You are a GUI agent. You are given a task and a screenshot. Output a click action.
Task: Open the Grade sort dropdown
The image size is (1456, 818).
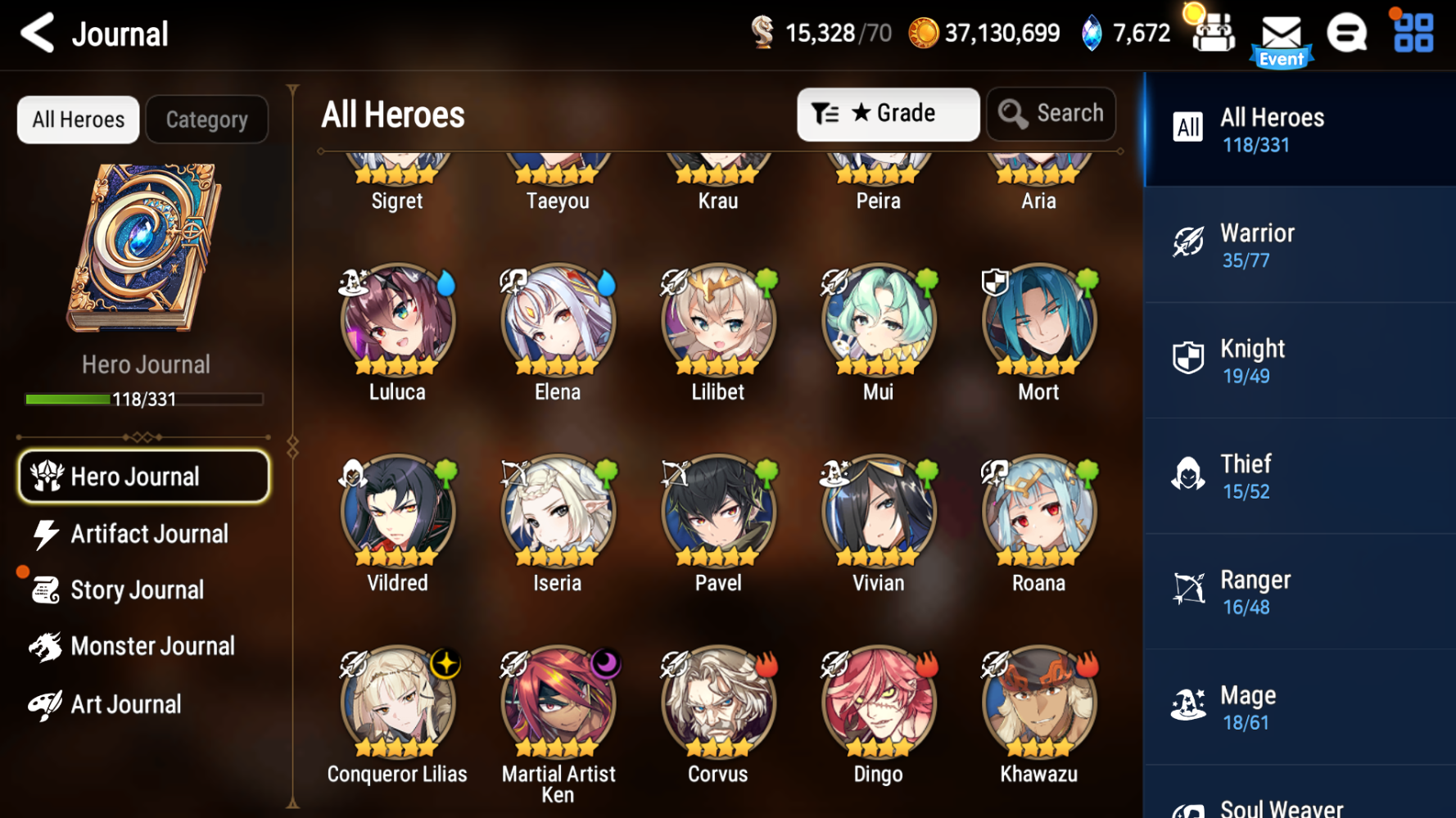[x=888, y=114]
